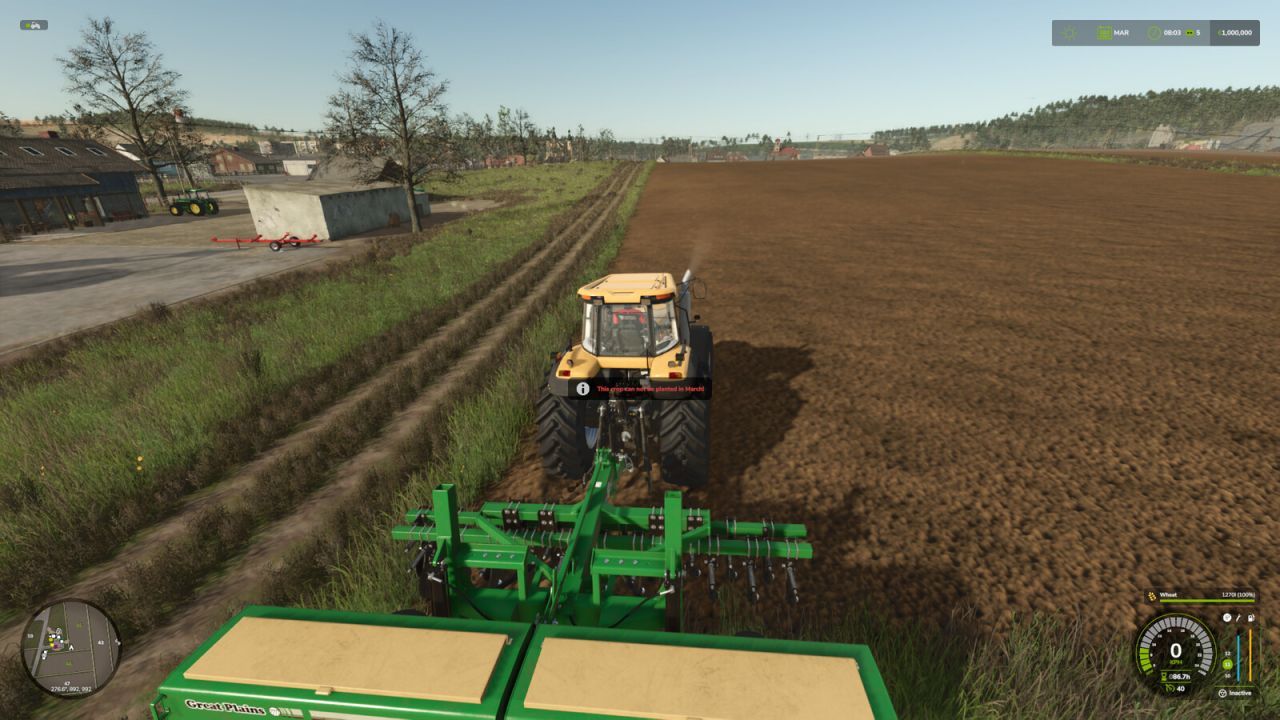
Task: Click the green leaf icon next to the 5
Action: (x=1189, y=33)
